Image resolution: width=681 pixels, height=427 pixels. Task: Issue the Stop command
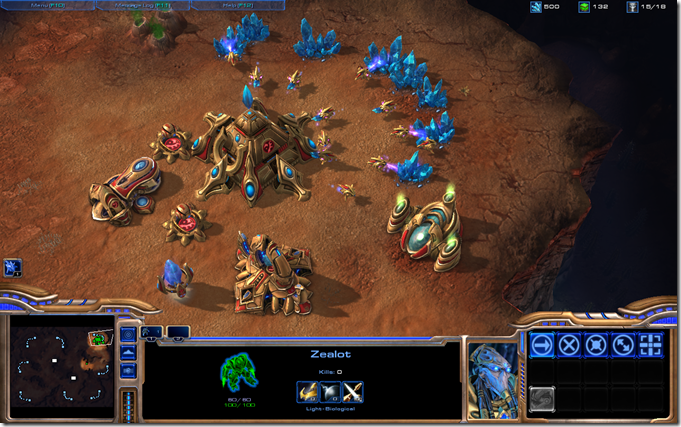[x=569, y=346]
